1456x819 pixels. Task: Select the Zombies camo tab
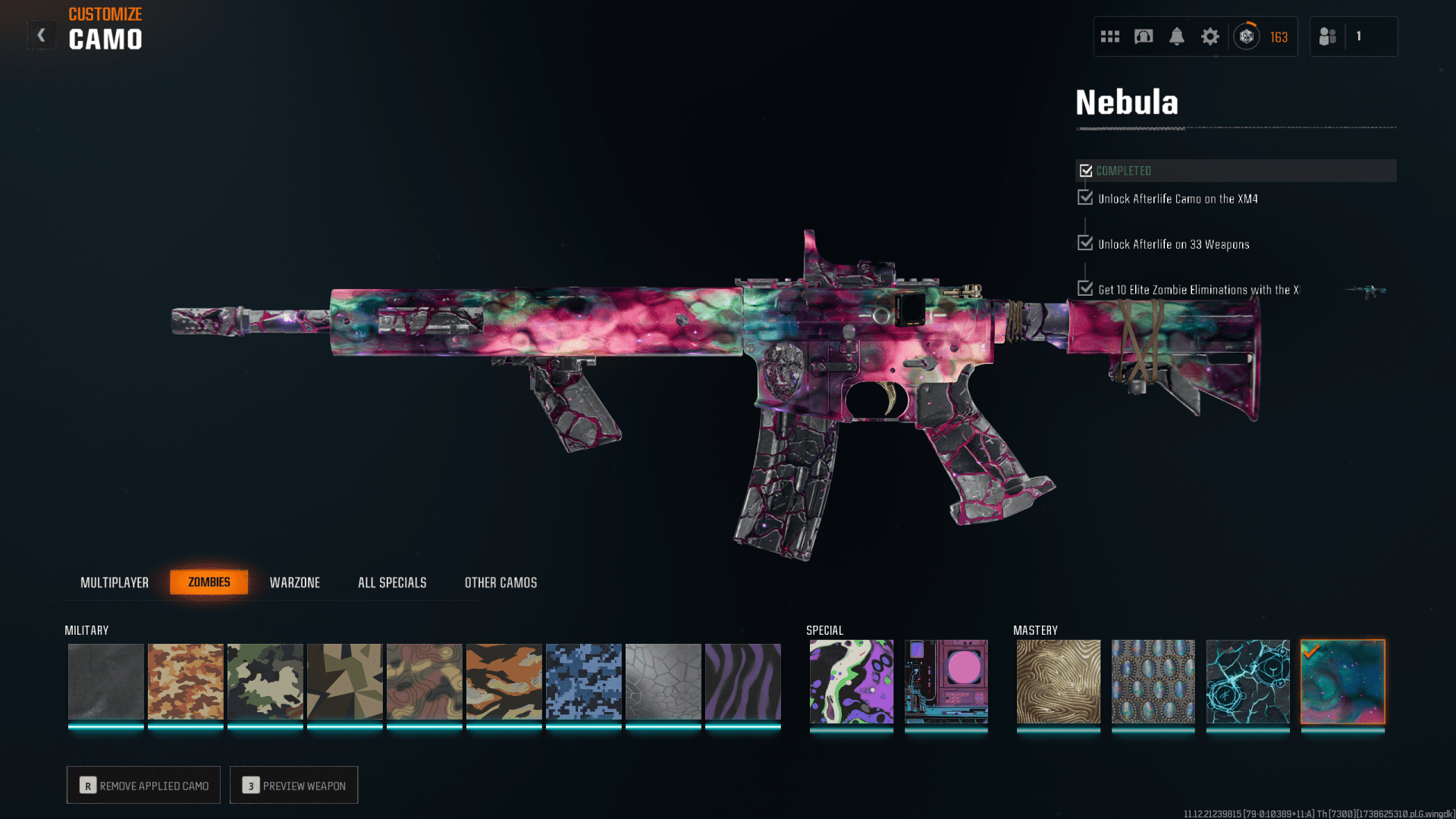pos(209,582)
